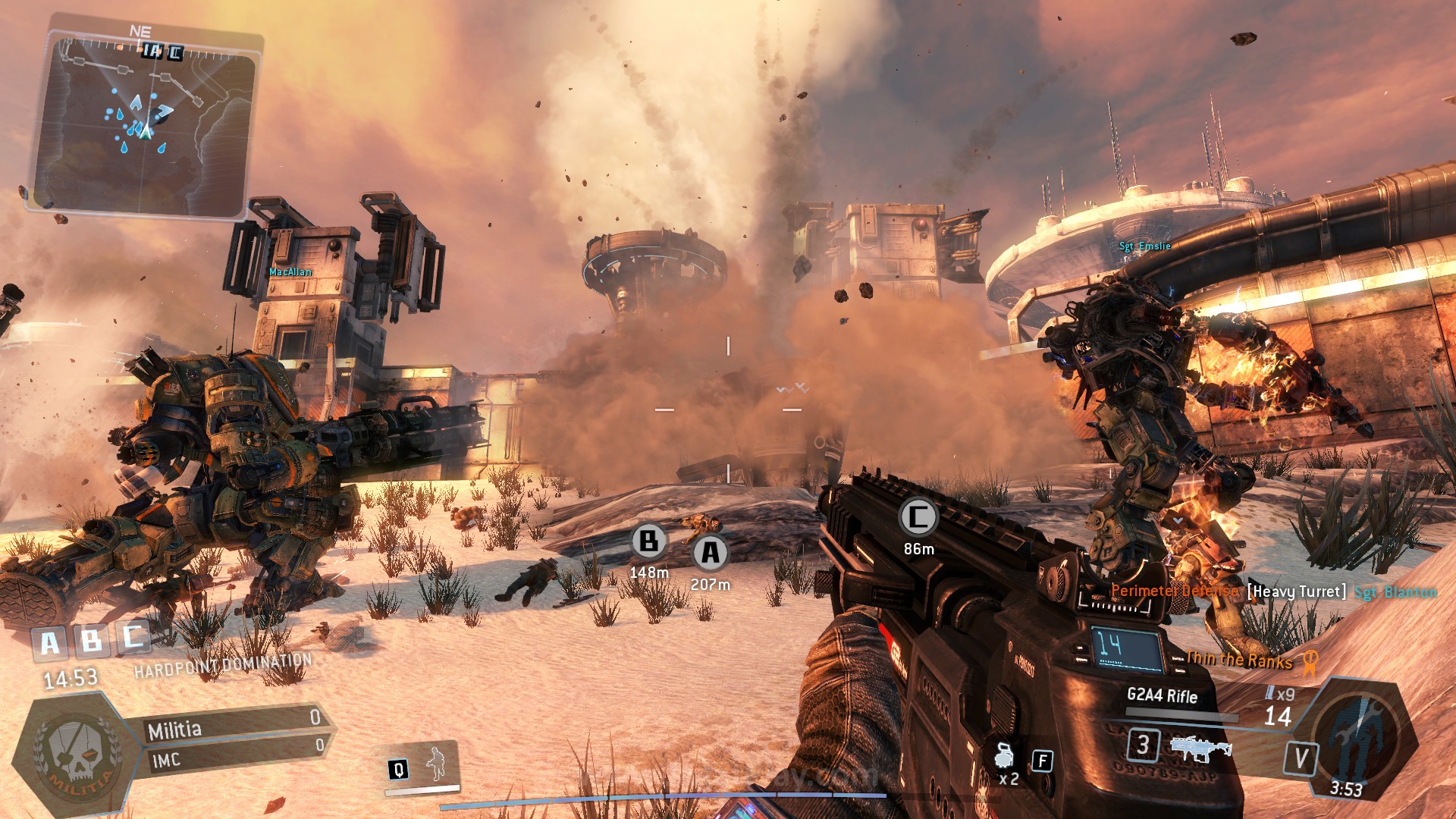Select the frag grenade ordnance icon

coord(1005,756)
